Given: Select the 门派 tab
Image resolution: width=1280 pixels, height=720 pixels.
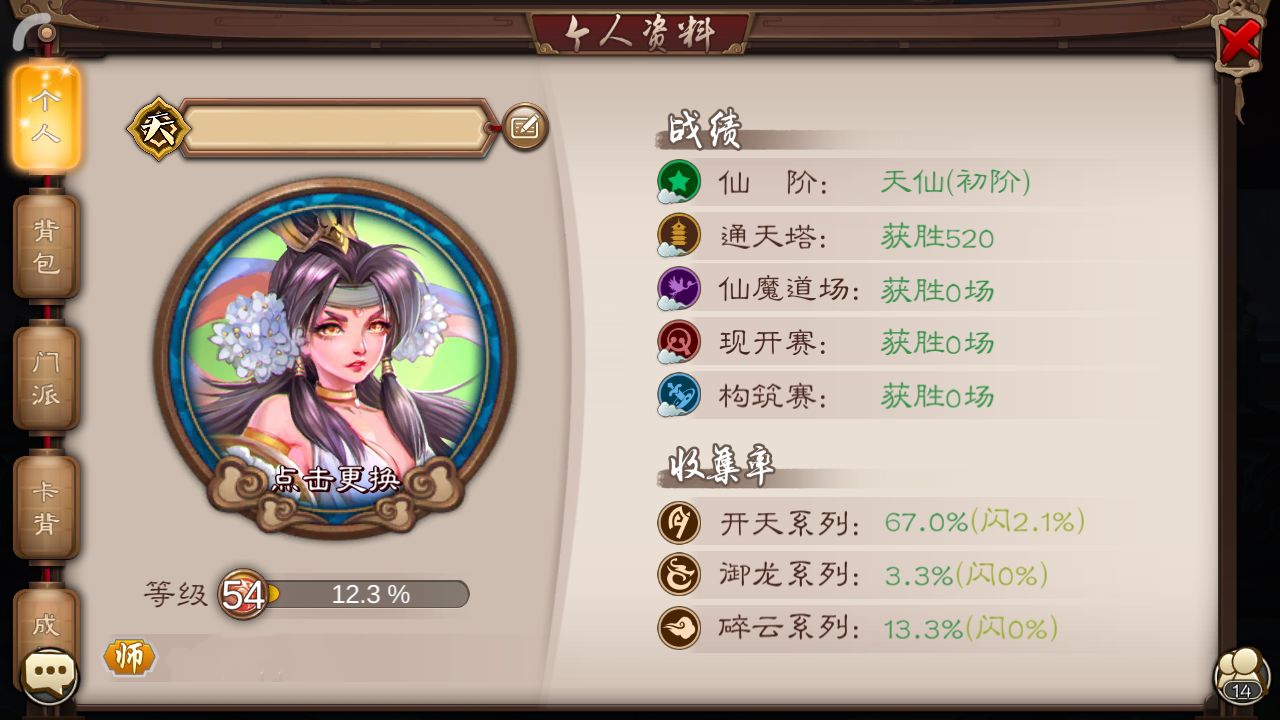Looking at the screenshot, I should (x=46, y=375).
